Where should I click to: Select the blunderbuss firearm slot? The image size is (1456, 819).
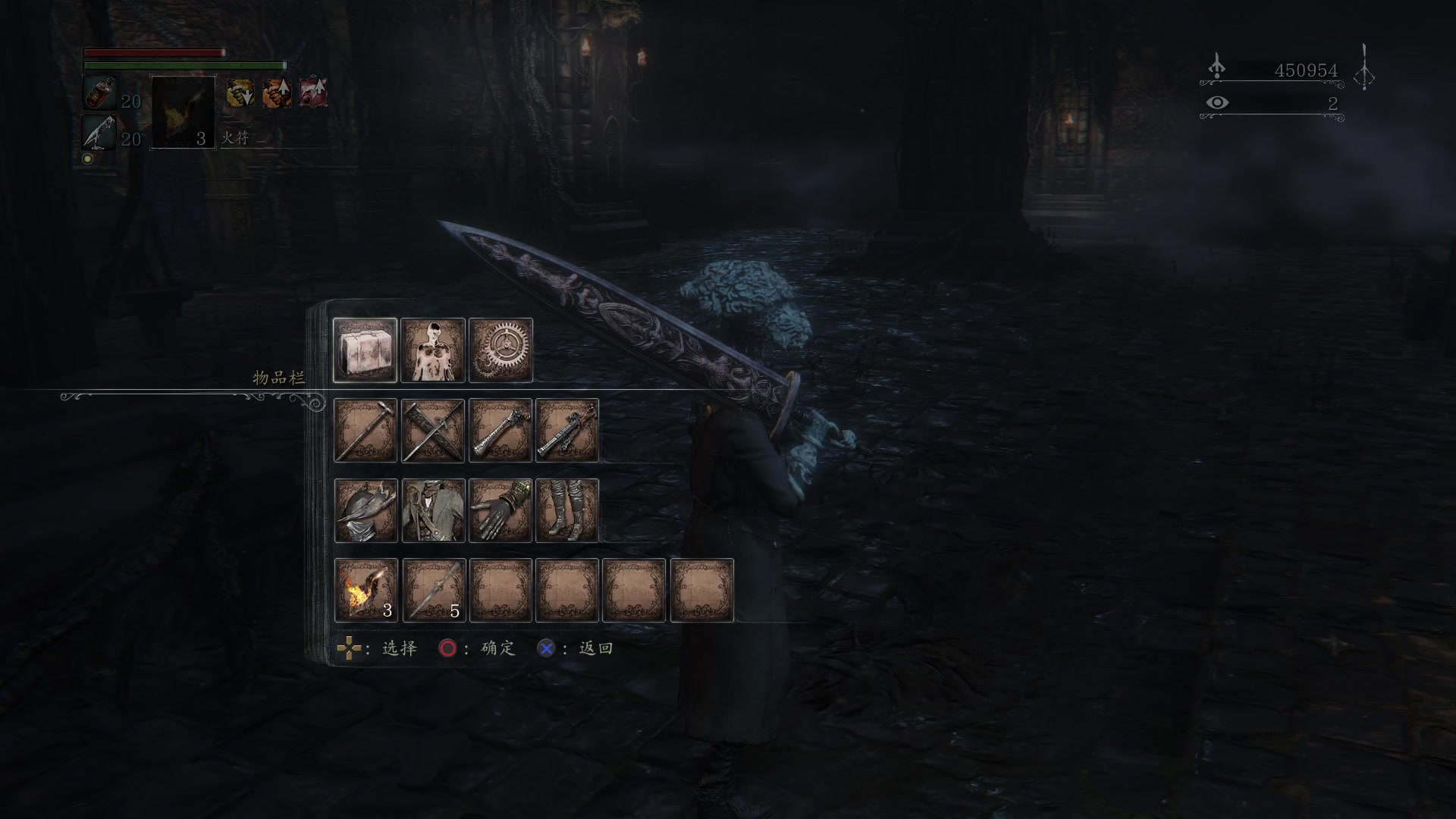(500, 430)
